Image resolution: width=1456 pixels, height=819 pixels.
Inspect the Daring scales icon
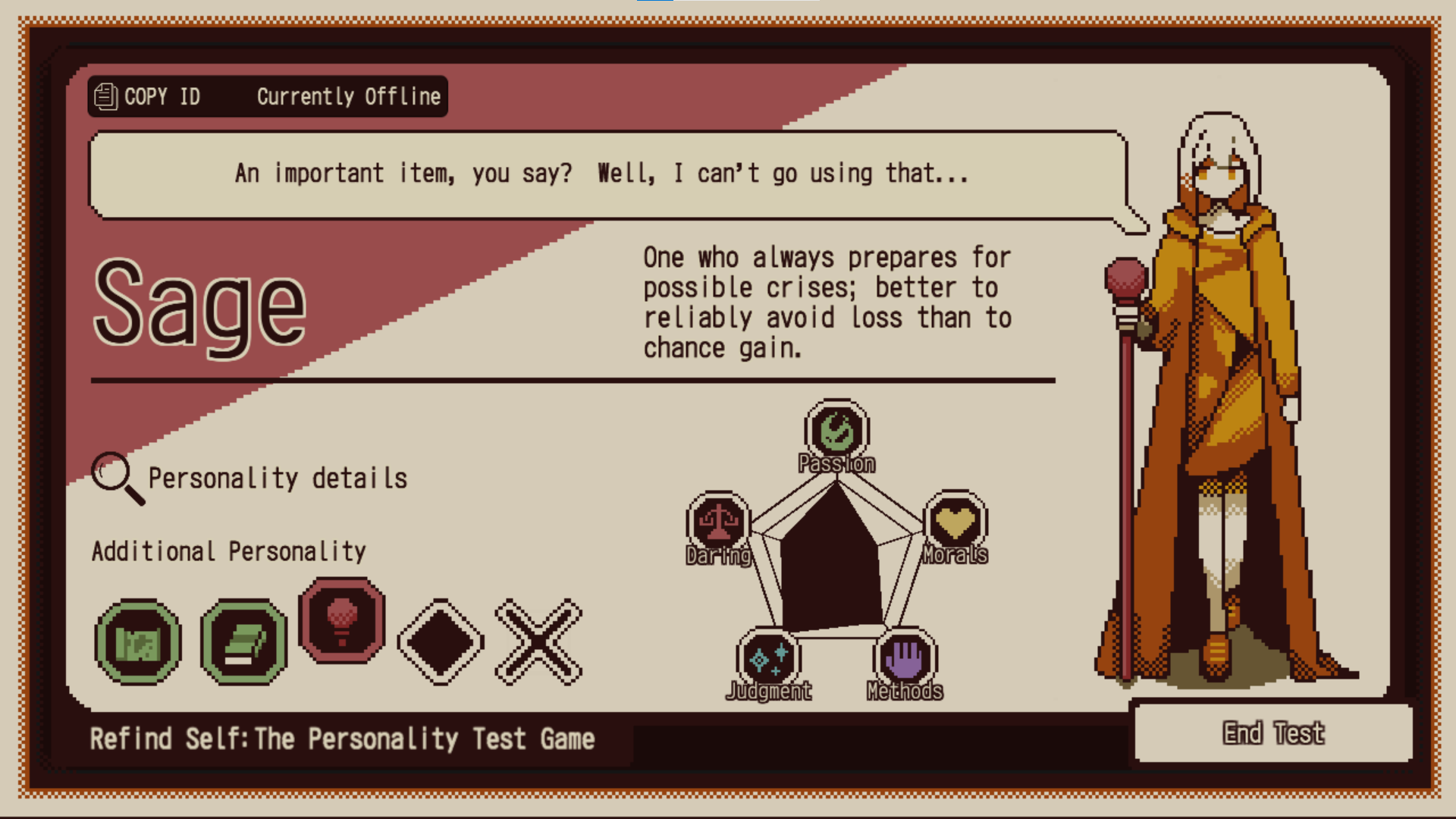point(718,522)
